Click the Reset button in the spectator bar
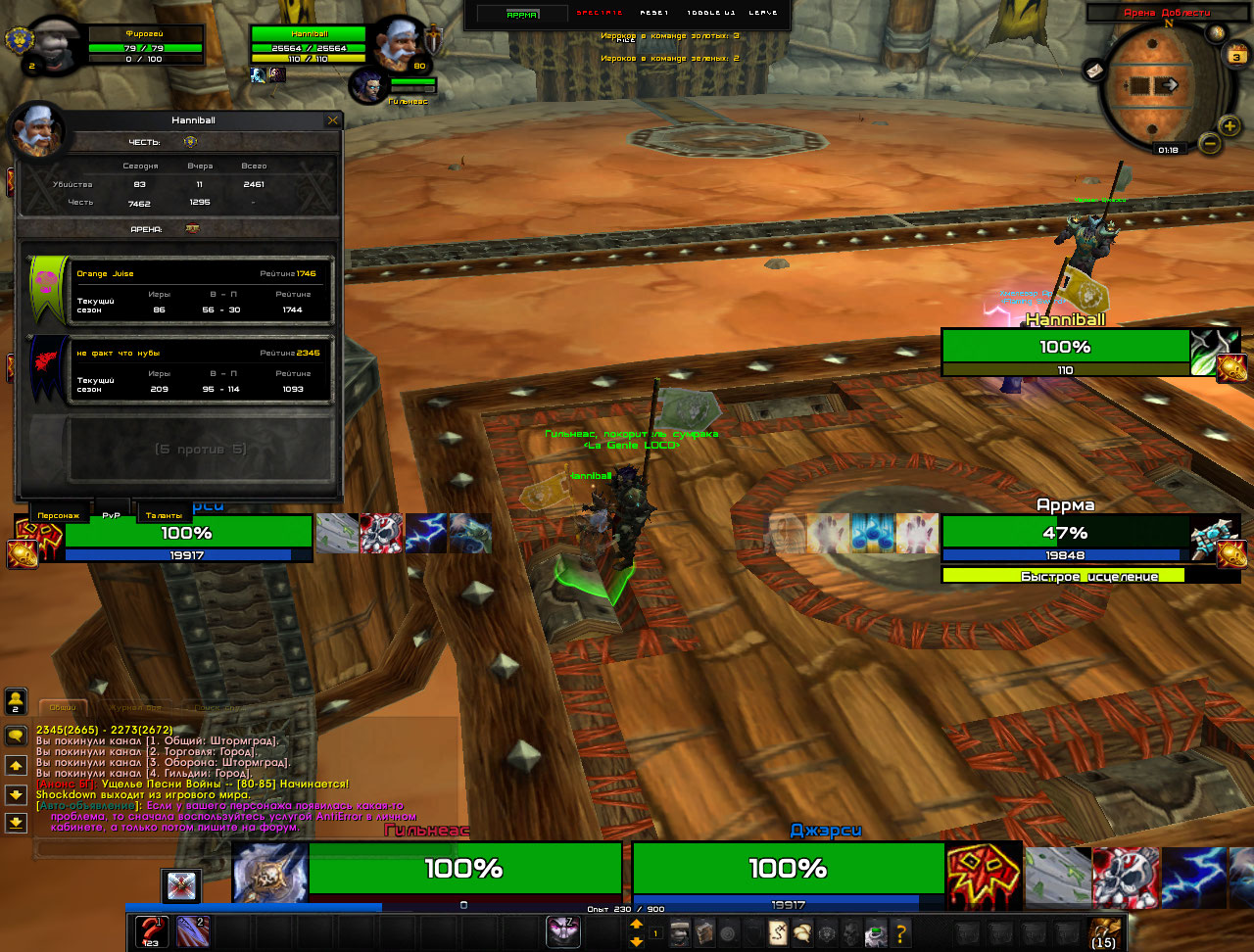The image size is (1254, 952). coord(655,13)
